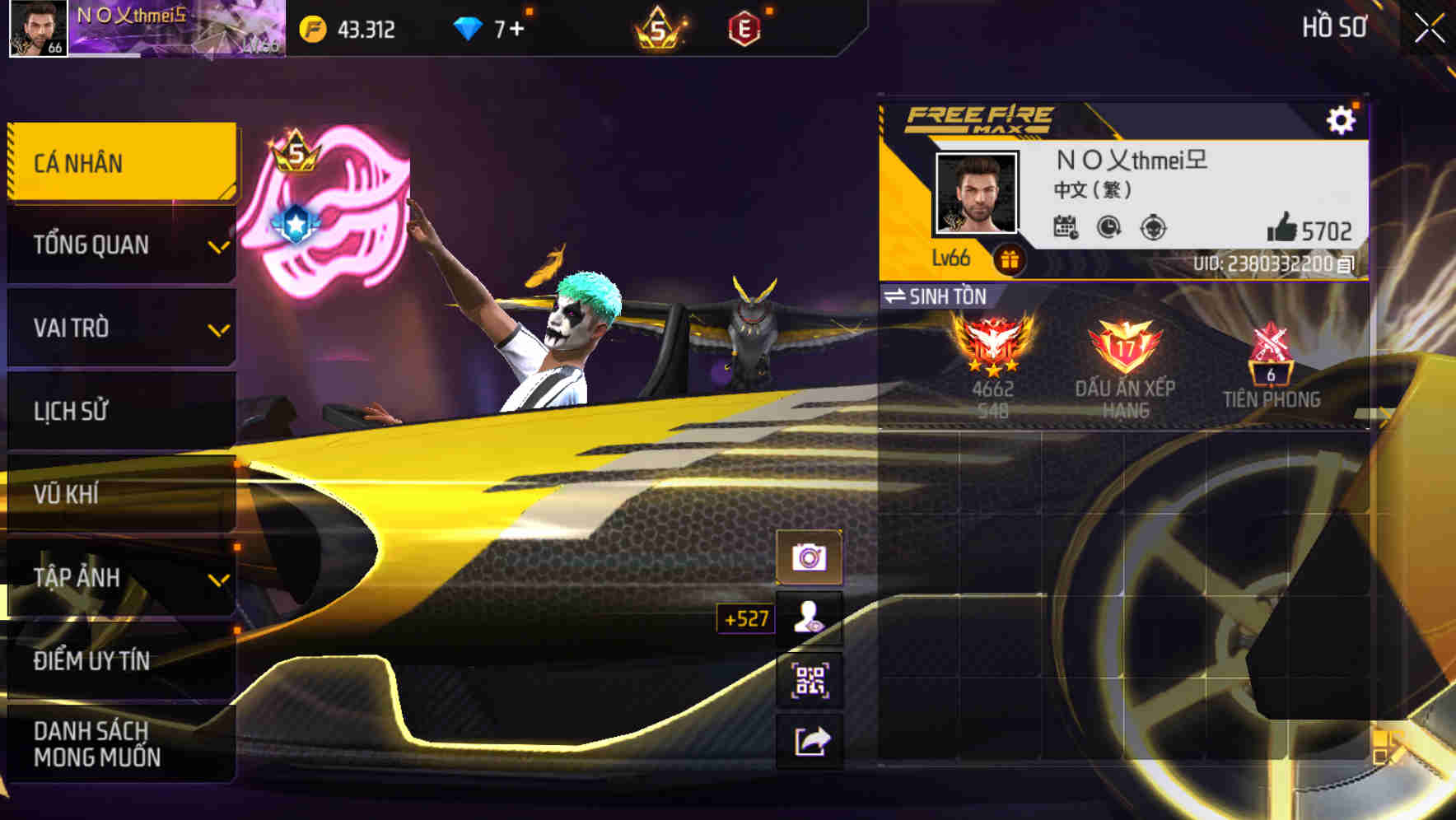Switch to the LỊCH SỬ tab
Screen dimensions: 1456x820
click(x=119, y=411)
